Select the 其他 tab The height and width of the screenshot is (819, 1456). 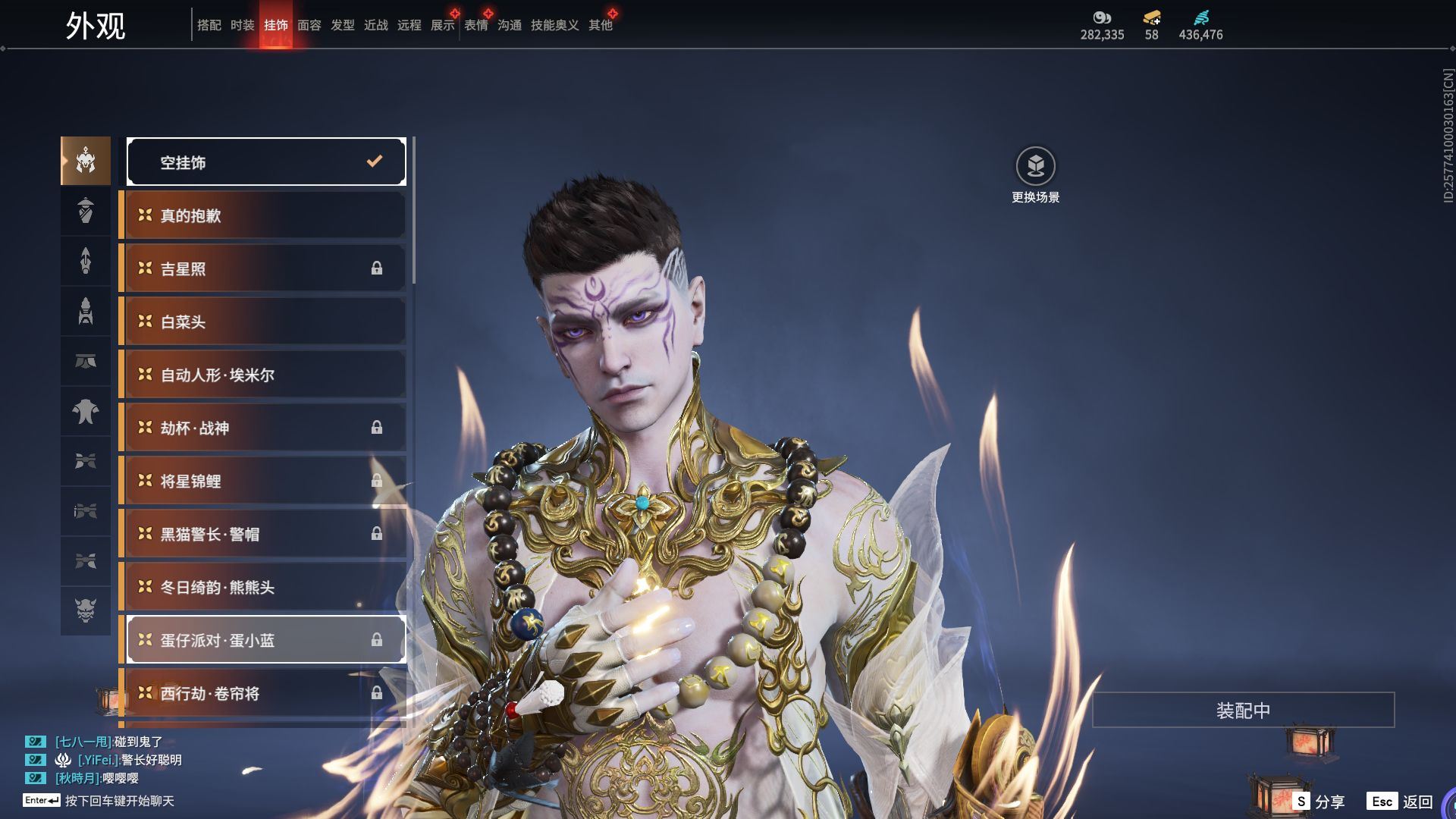601,25
